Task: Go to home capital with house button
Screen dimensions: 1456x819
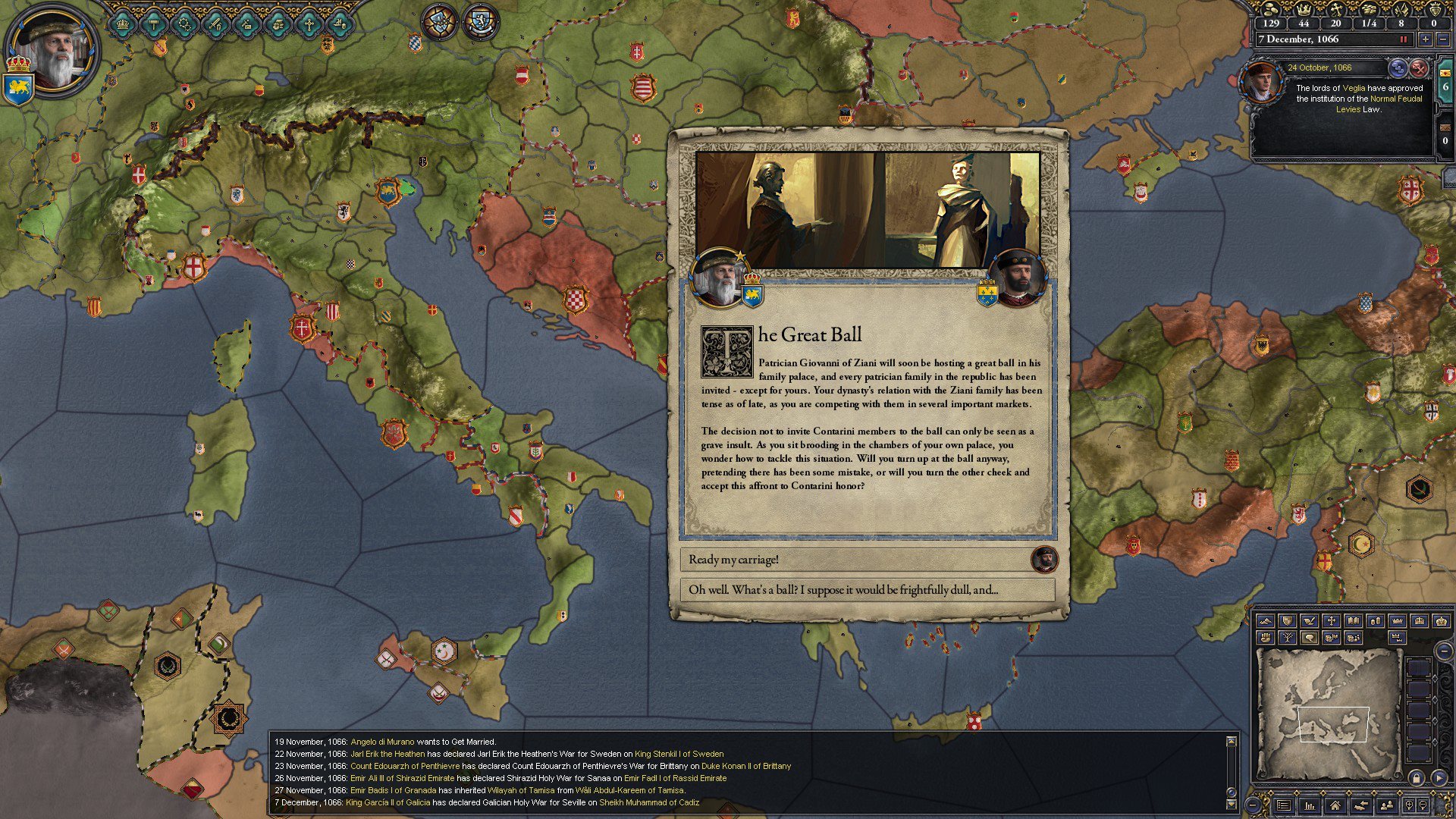Action: click(x=1335, y=805)
